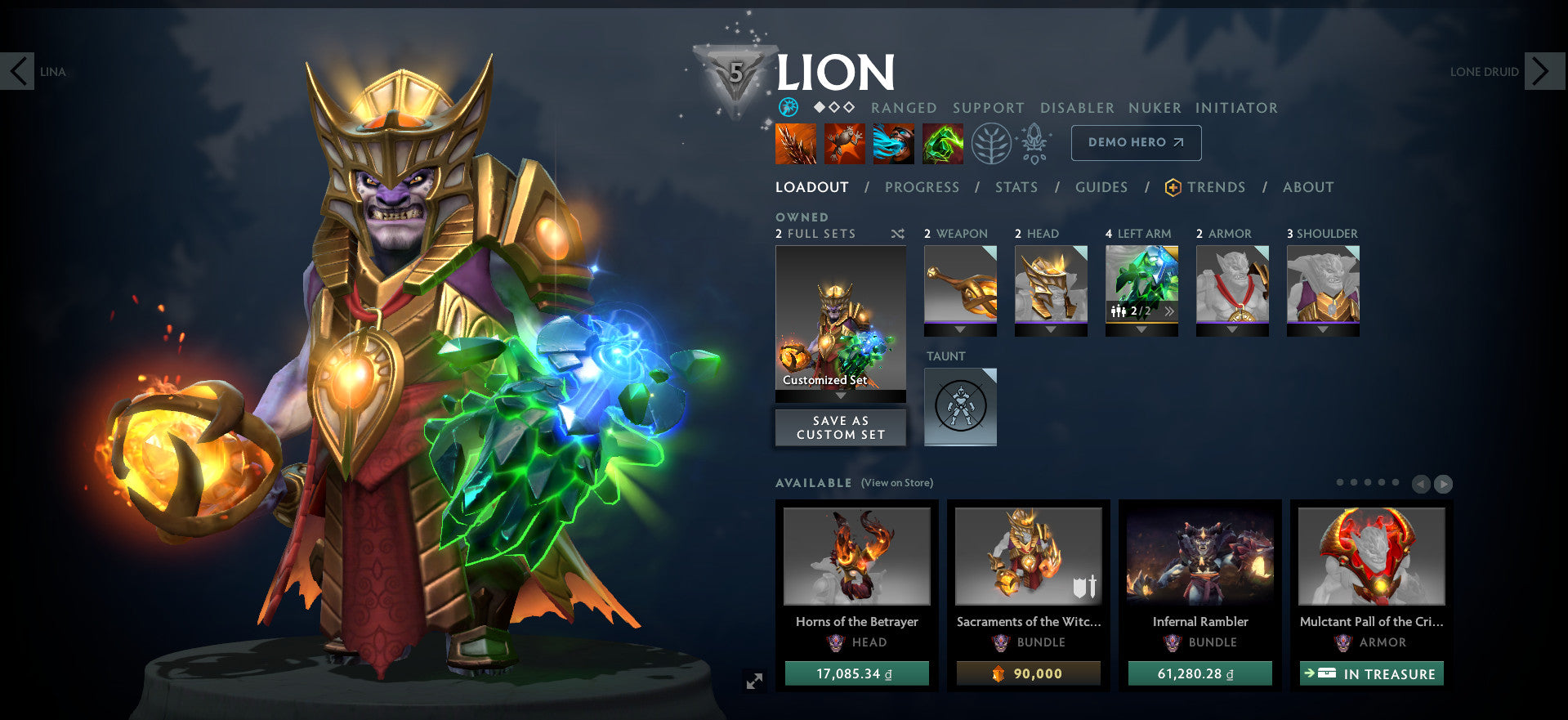Image resolution: width=1568 pixels, height=720 pixels.
Task: Click the Demo Hero button
Action: pyautogui.click(x=1135, y=142)
